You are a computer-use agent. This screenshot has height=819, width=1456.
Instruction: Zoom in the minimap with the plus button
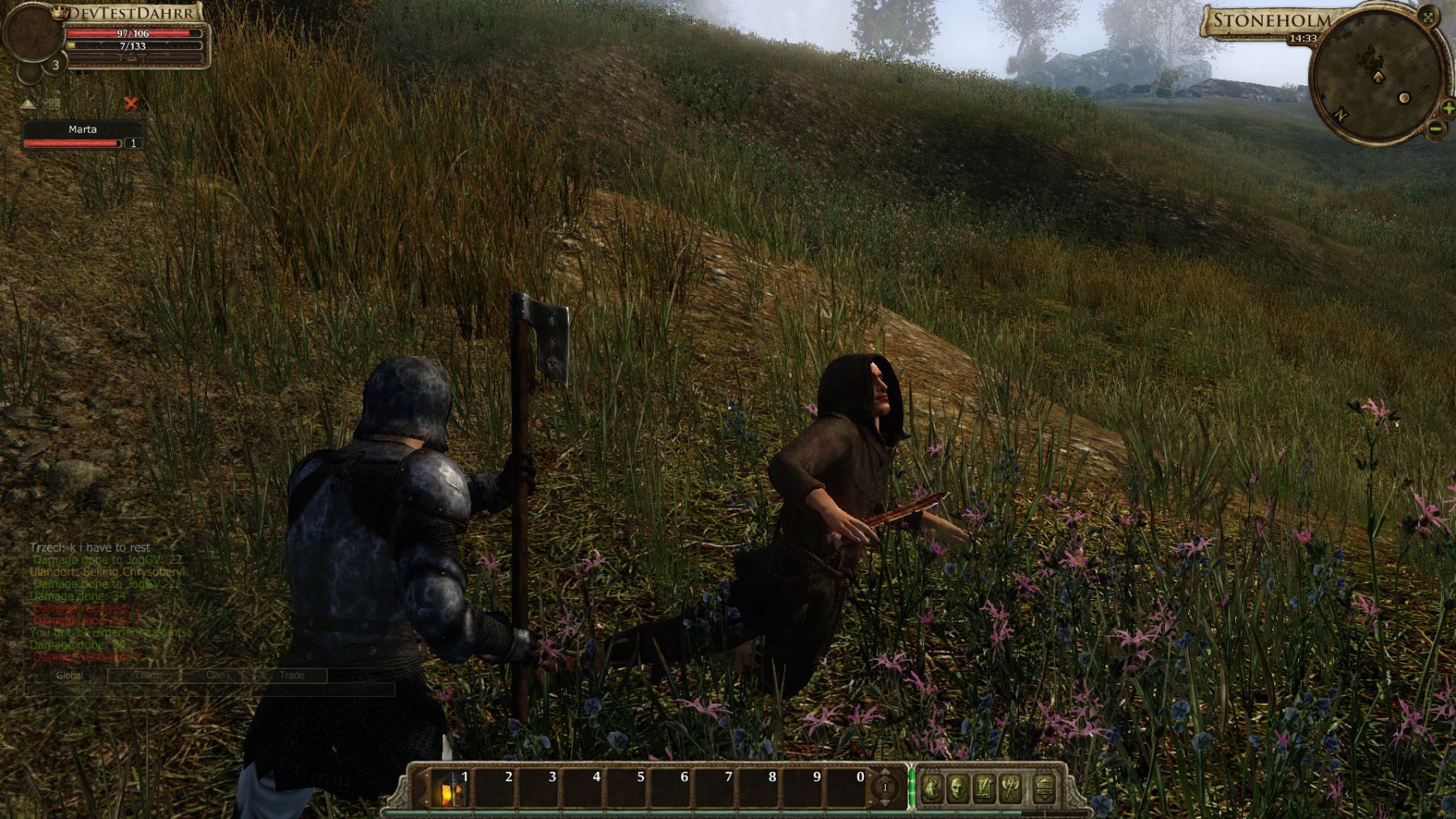(x=1448, y=108)
